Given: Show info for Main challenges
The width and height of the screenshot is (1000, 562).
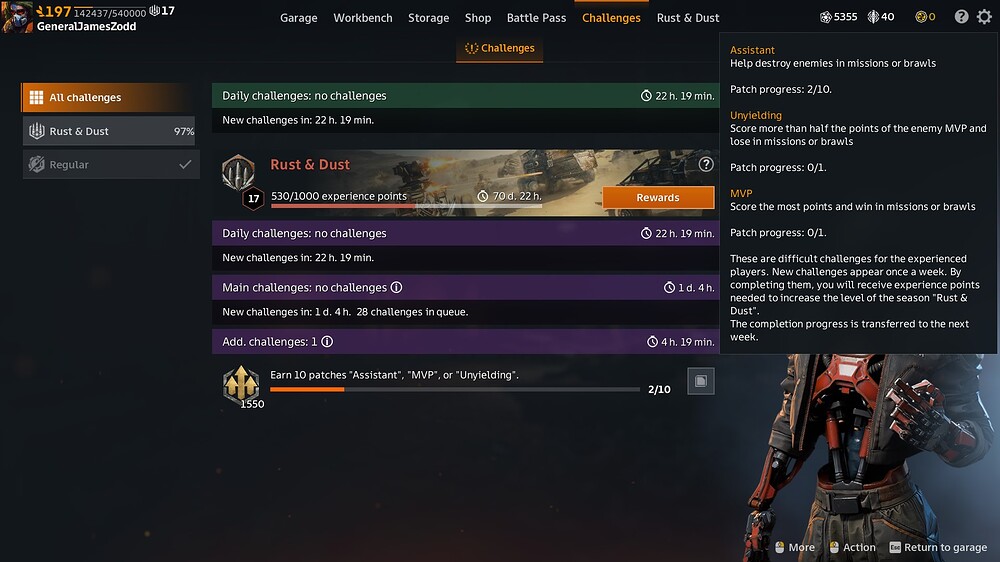Looking at the screenshot, I should [x=396, y=288].
